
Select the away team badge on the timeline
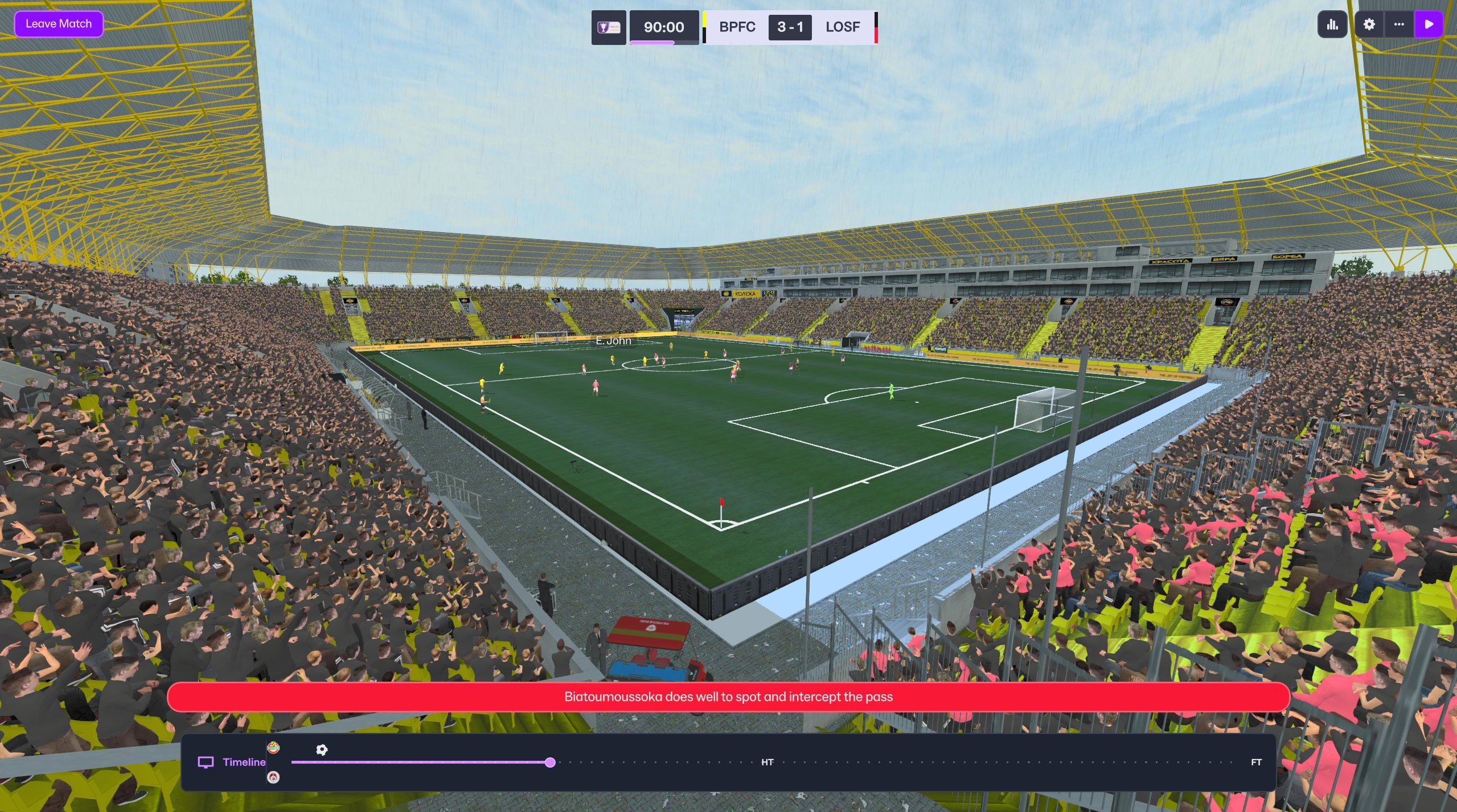pyautogui.click(x=273, y=777)
